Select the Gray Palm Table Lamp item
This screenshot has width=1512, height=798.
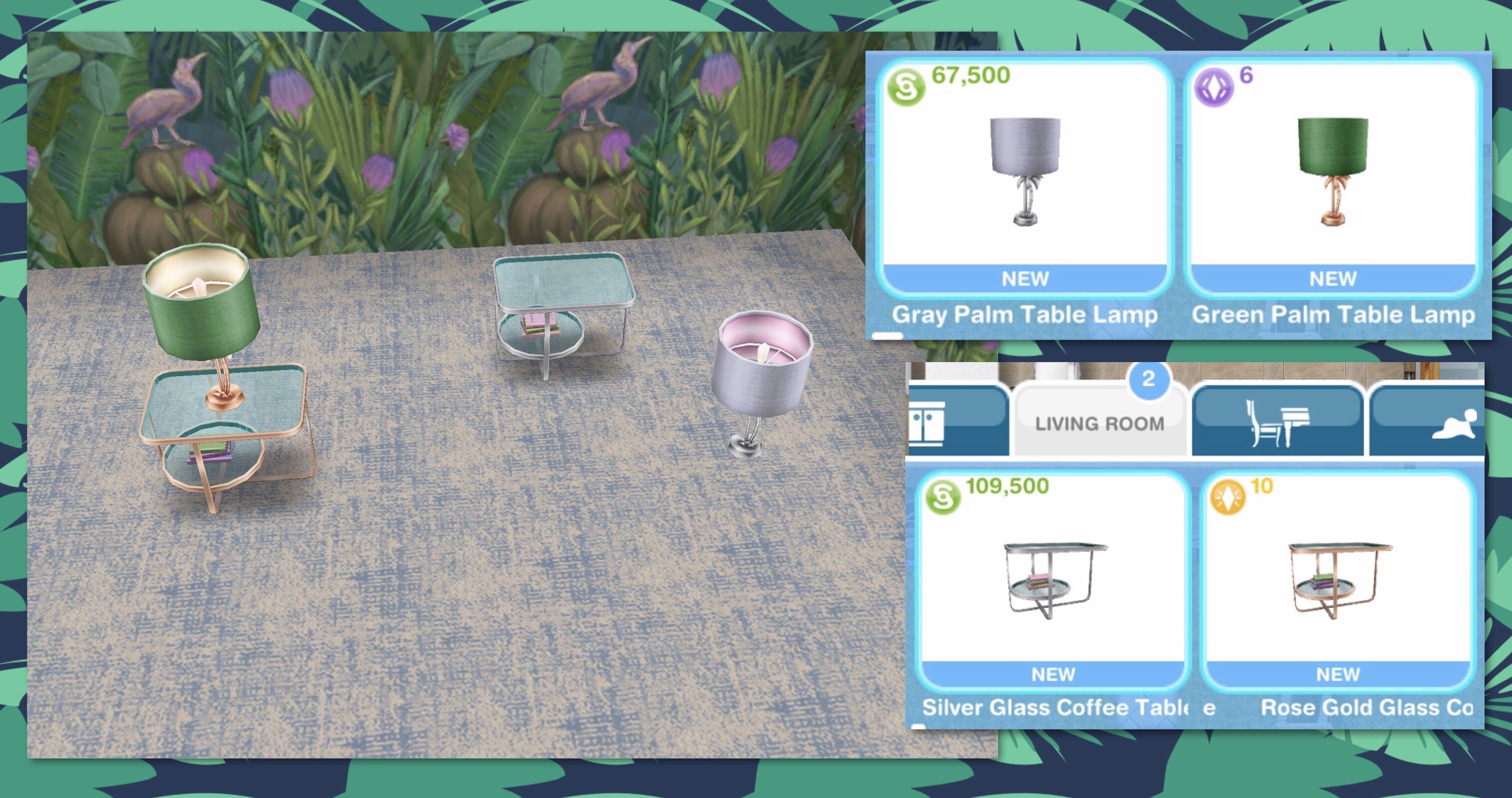[1025, 176]
